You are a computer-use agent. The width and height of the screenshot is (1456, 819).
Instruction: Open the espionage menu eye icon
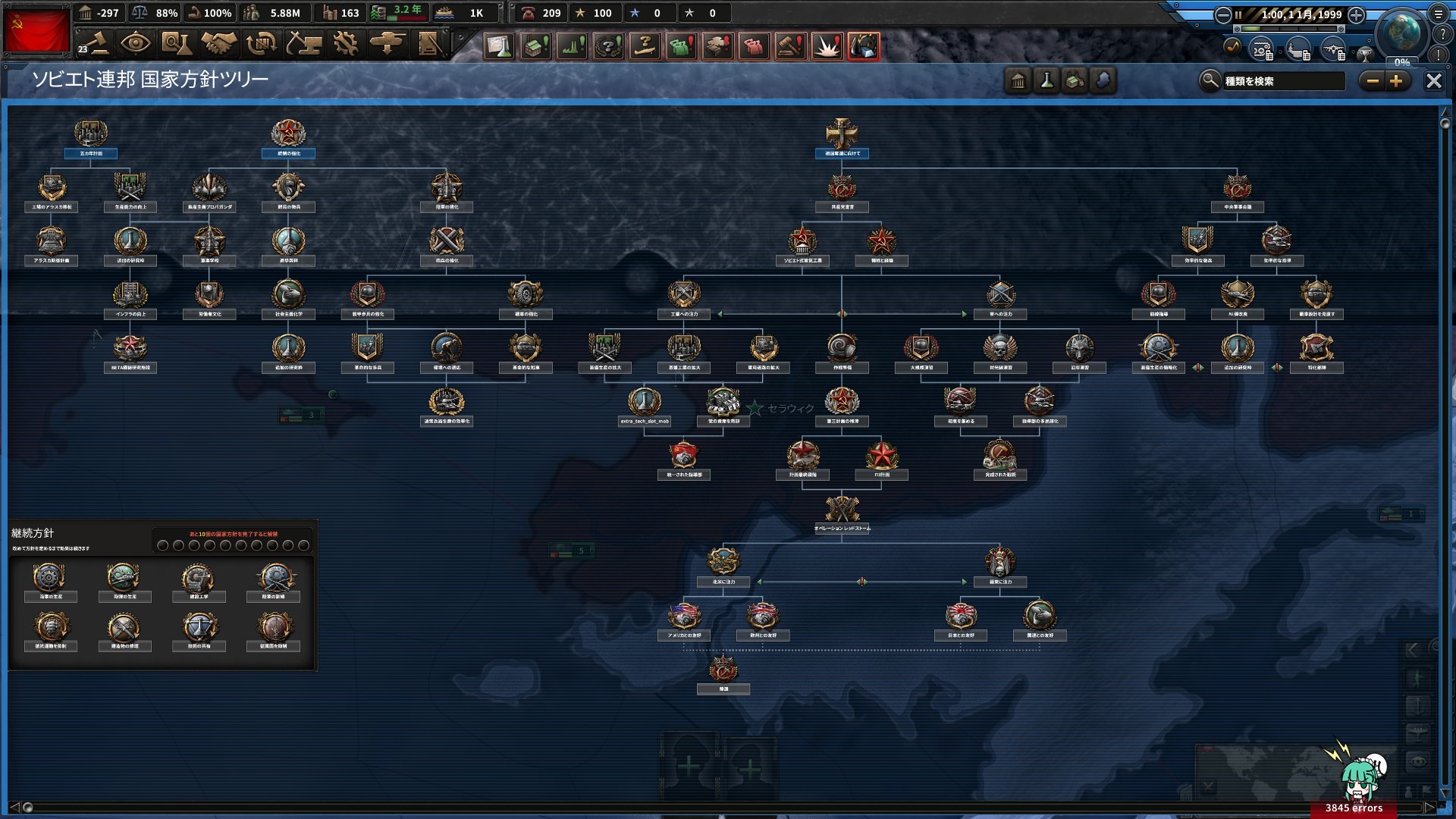click(x=135, y=44)
